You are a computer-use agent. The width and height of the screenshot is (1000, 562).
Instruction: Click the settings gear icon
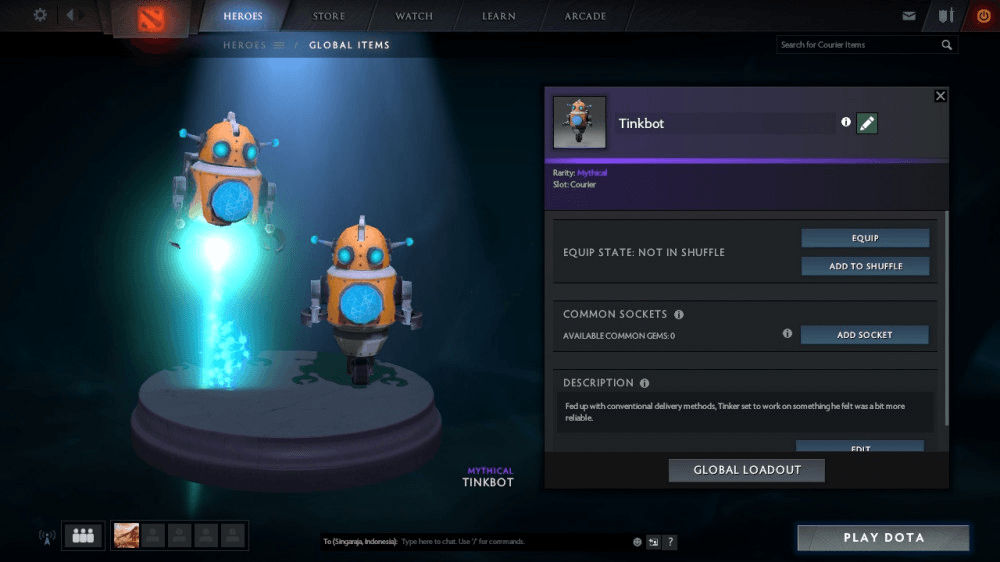pos(40,15)
